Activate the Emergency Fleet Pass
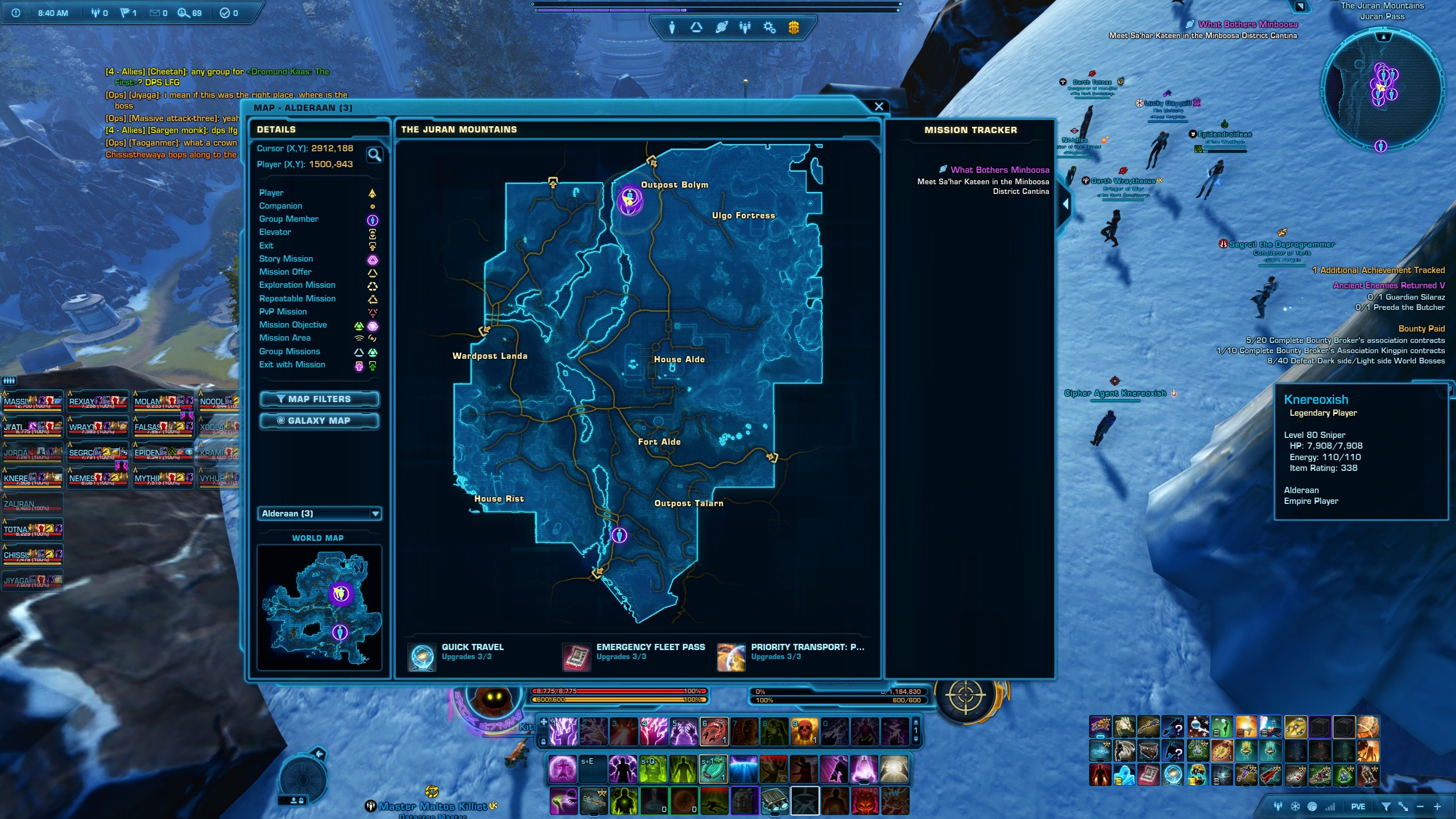 576,657
